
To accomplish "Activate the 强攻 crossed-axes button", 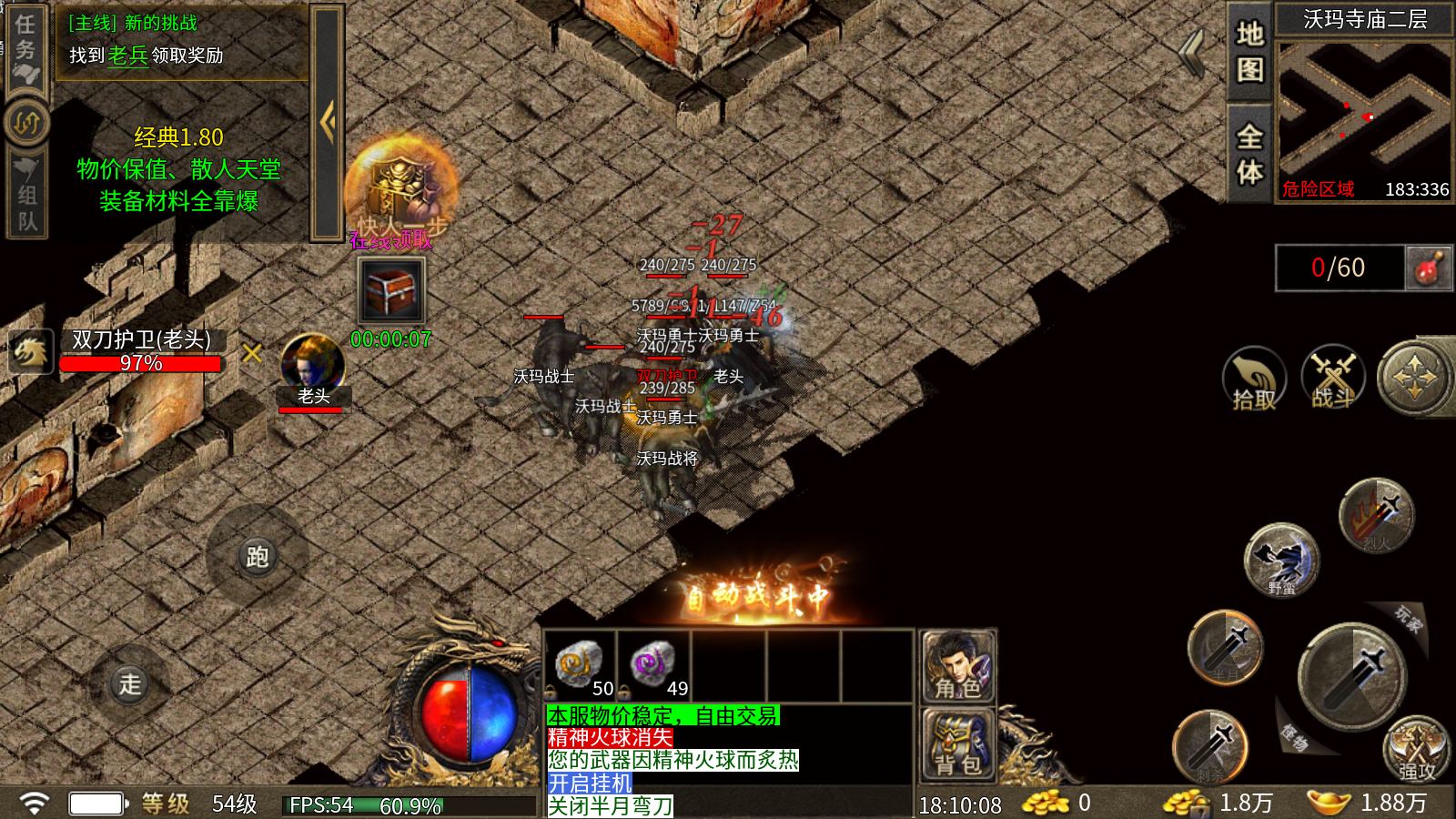I will [1416, 751].
